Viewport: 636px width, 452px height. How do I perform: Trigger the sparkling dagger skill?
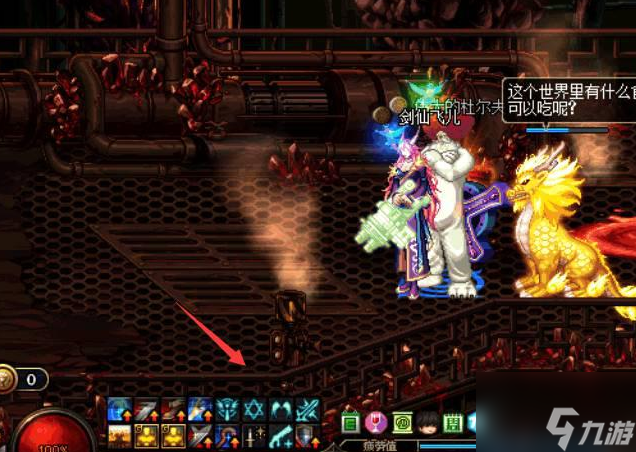(x=254, y=436)
